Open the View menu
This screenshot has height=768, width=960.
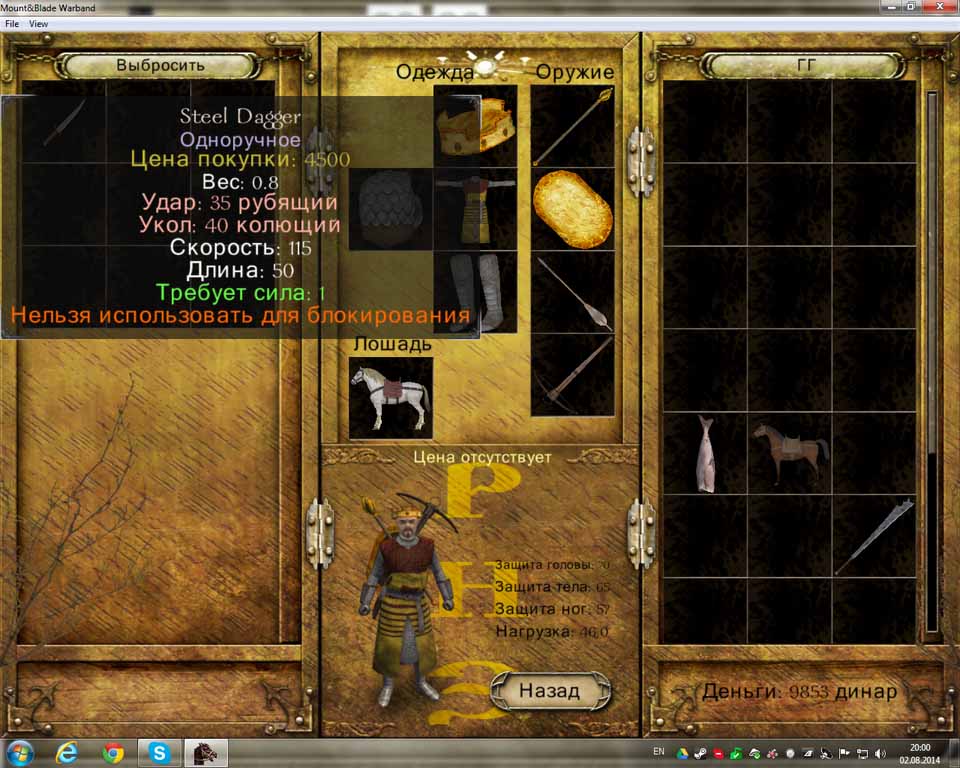(x=38, y=23)
